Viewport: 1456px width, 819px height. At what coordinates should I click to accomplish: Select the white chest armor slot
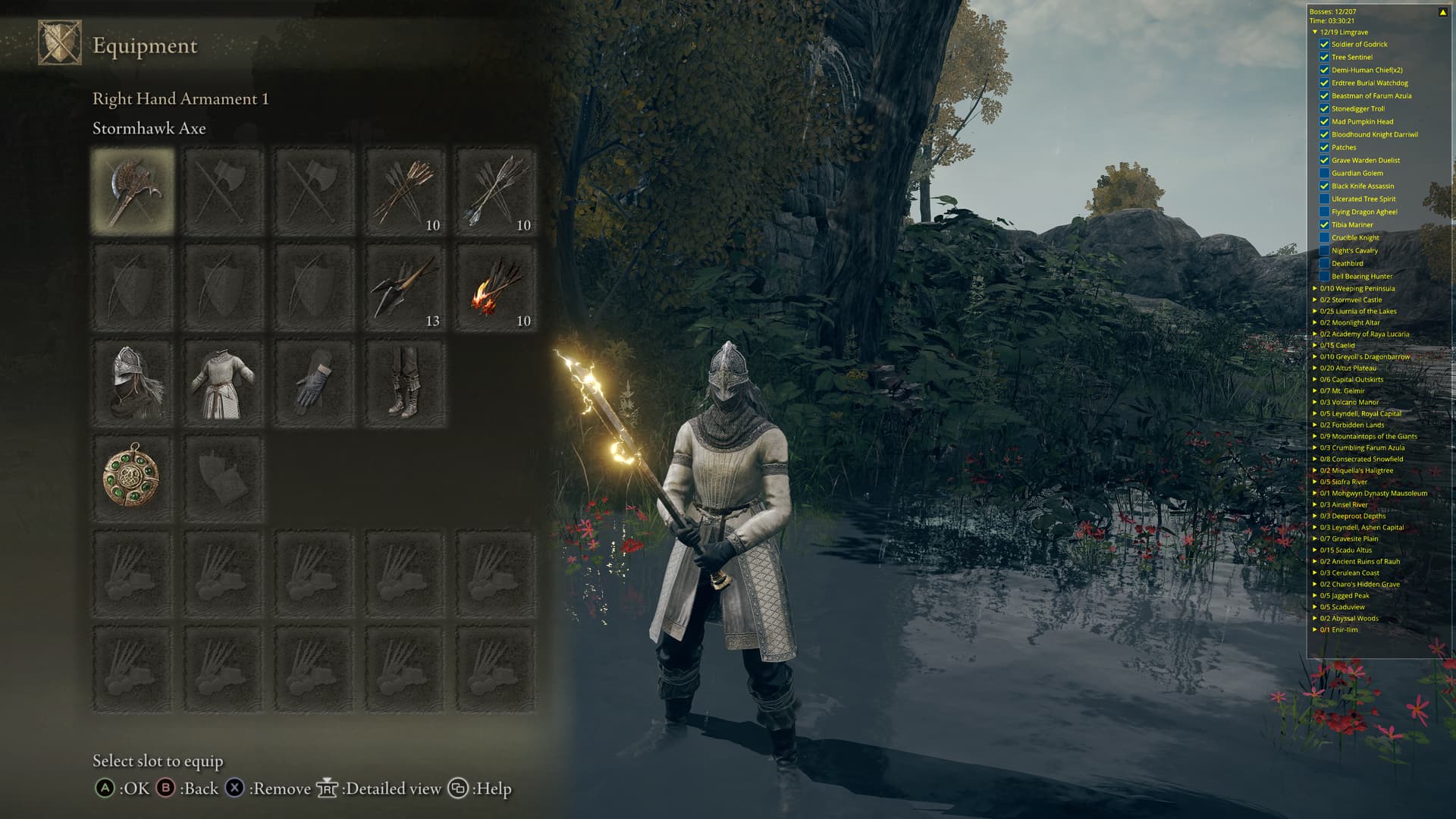click(223, 383)
